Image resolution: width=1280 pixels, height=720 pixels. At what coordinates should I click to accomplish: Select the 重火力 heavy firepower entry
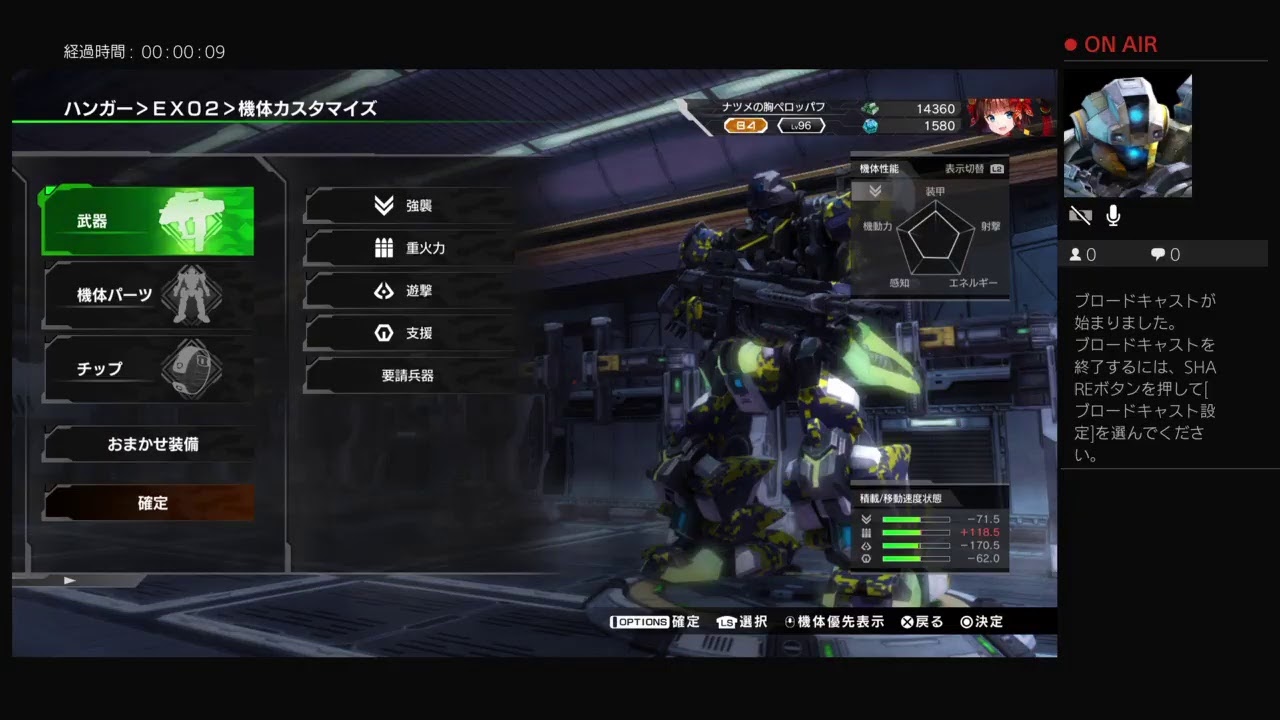pos(410,249)
